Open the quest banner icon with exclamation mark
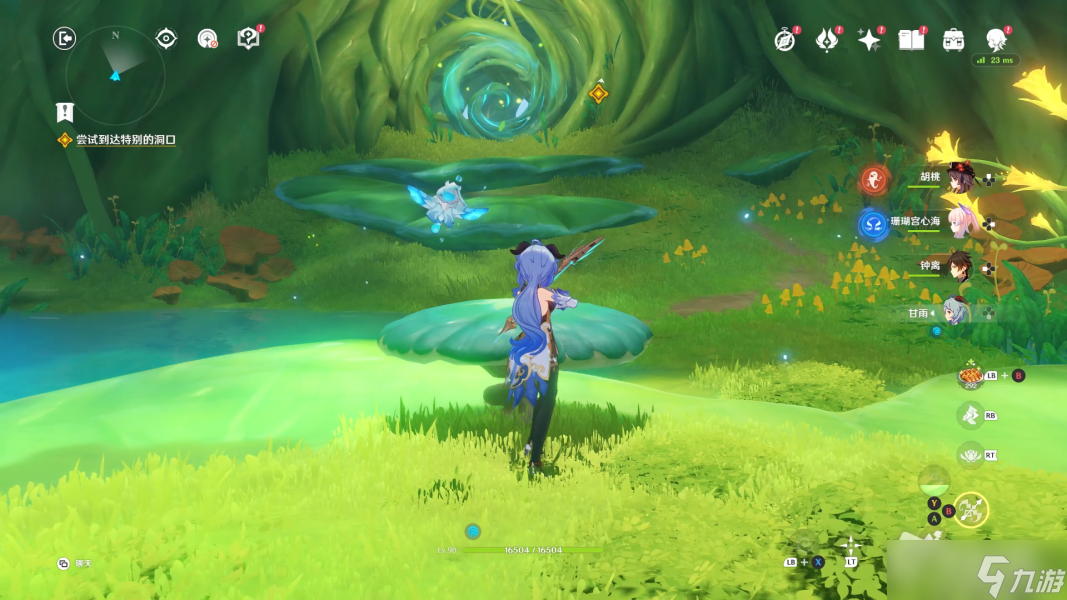This screenshot has height=600, width=1067. pyautogui.click(x=65, y=112)
